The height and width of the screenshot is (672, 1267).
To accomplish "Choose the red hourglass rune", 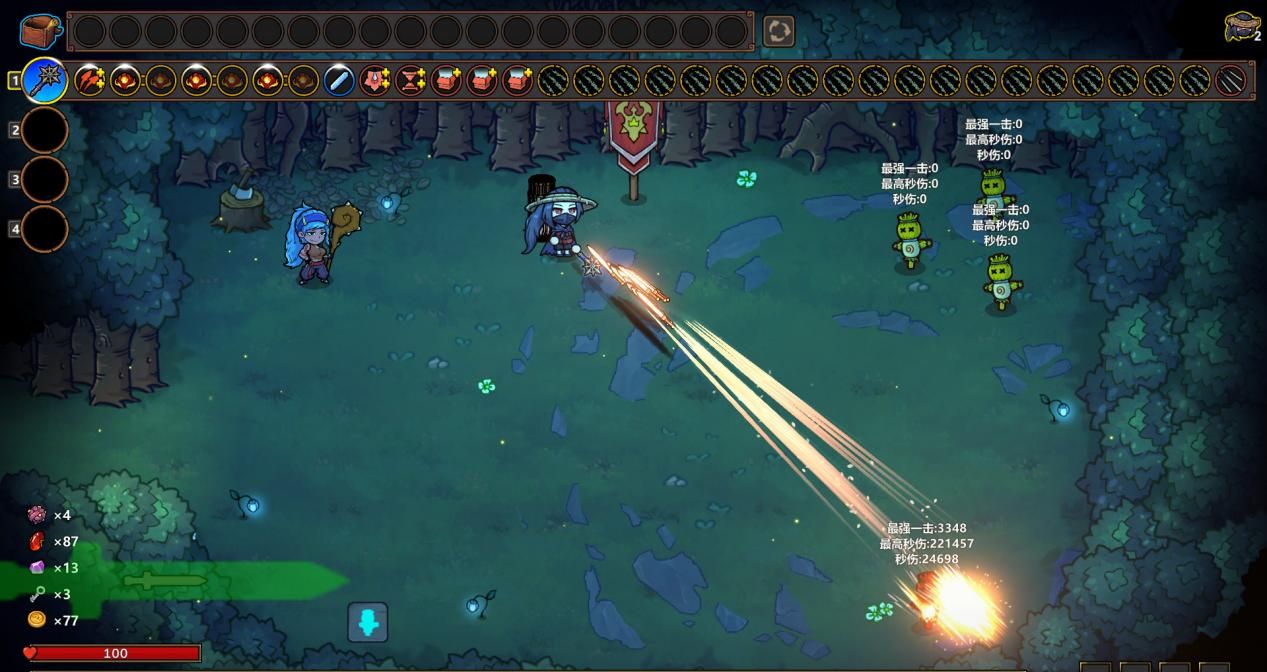I will (410, 80).
